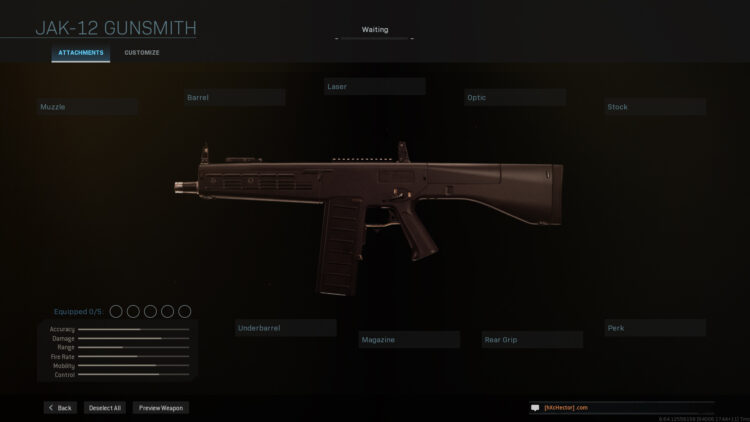Image resolution: width=750 pixels, height=422 pixels.
Task: Open the Underbarrel attachment slot
Action: tap(286, 328)
